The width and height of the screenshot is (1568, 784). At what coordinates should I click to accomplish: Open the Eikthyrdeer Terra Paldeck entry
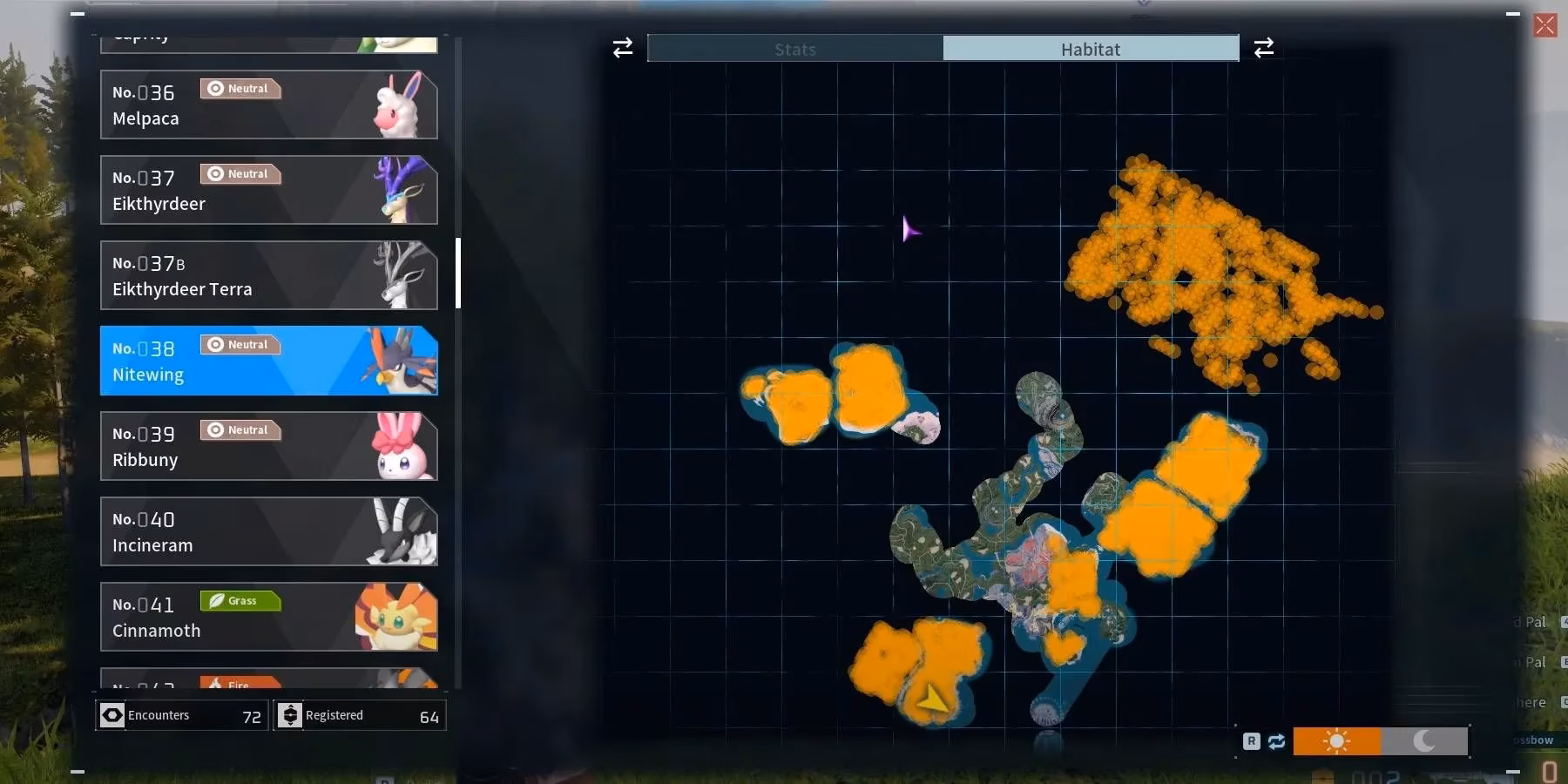click(261, 275)
